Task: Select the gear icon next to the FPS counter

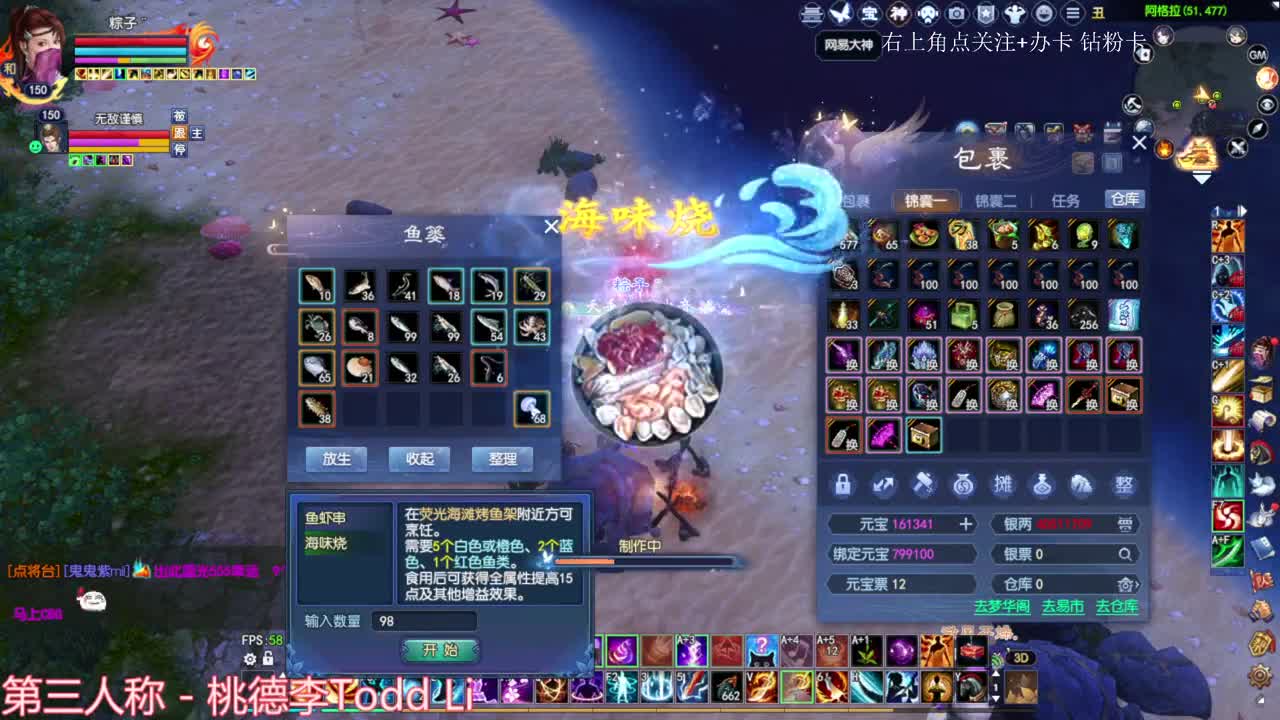Action: 249,659
